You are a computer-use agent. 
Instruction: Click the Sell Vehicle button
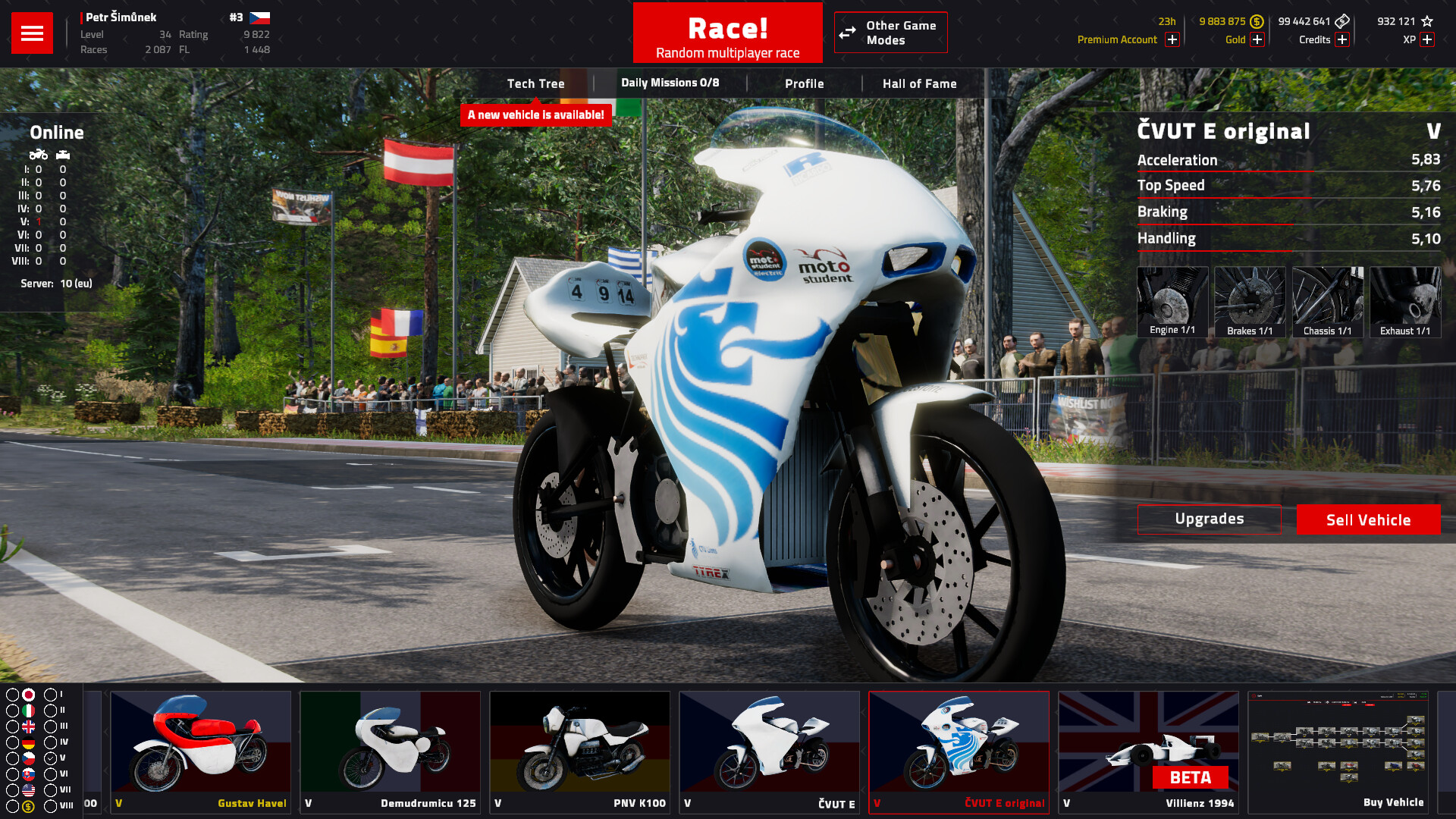pos(1368,519)
